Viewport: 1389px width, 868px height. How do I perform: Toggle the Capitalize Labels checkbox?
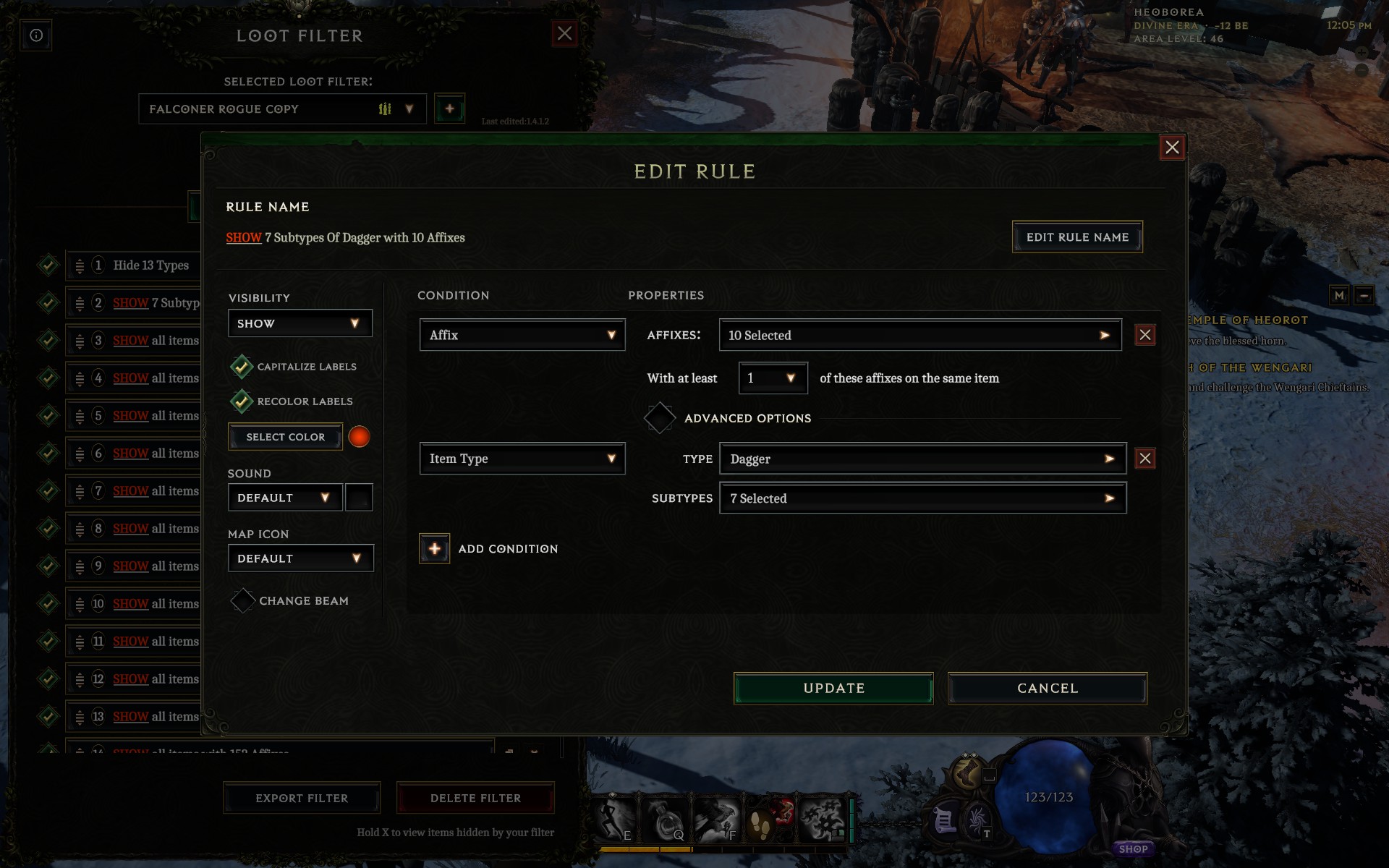tap(242, 367)
